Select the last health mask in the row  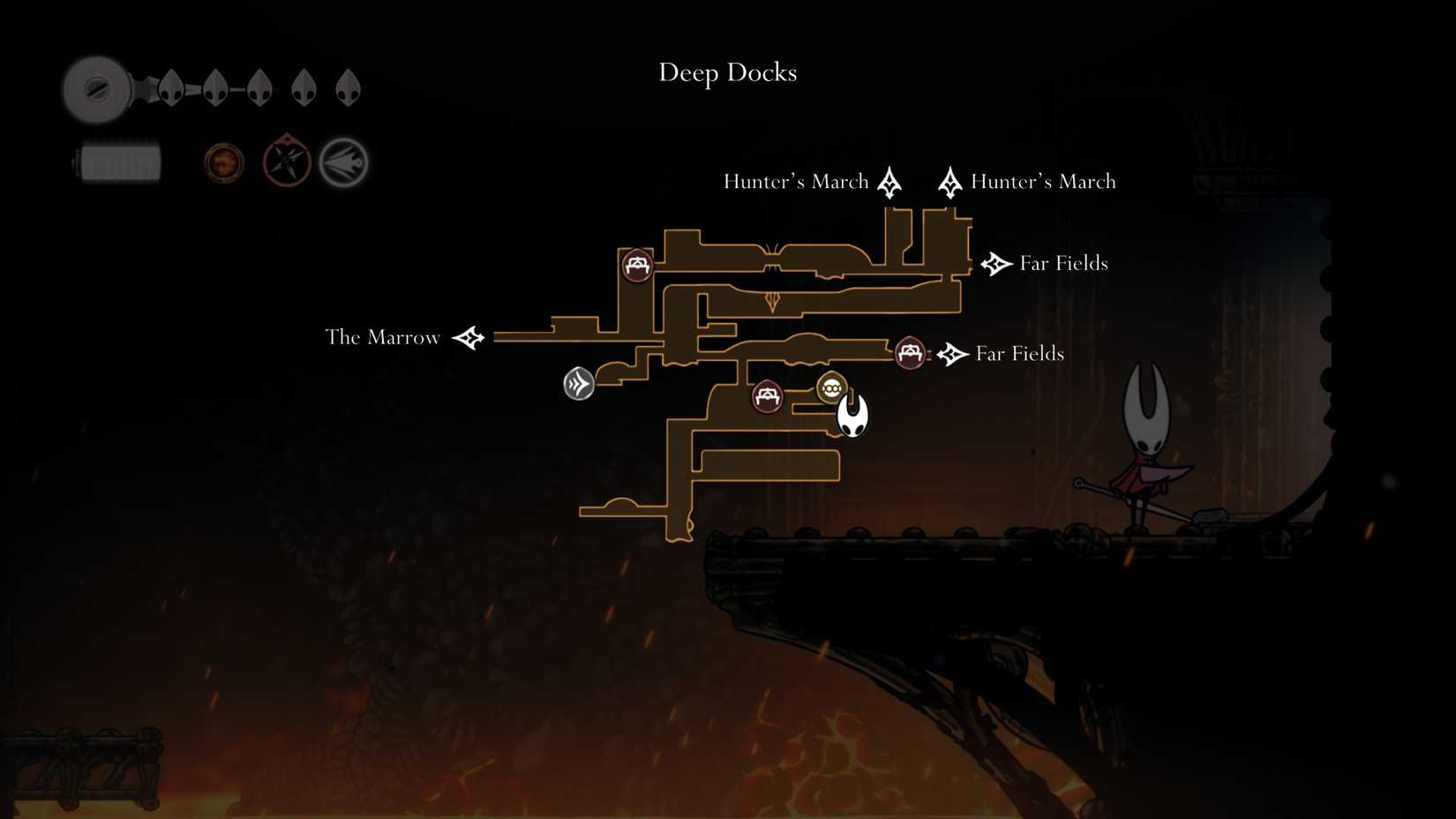[x=346, y=88]
